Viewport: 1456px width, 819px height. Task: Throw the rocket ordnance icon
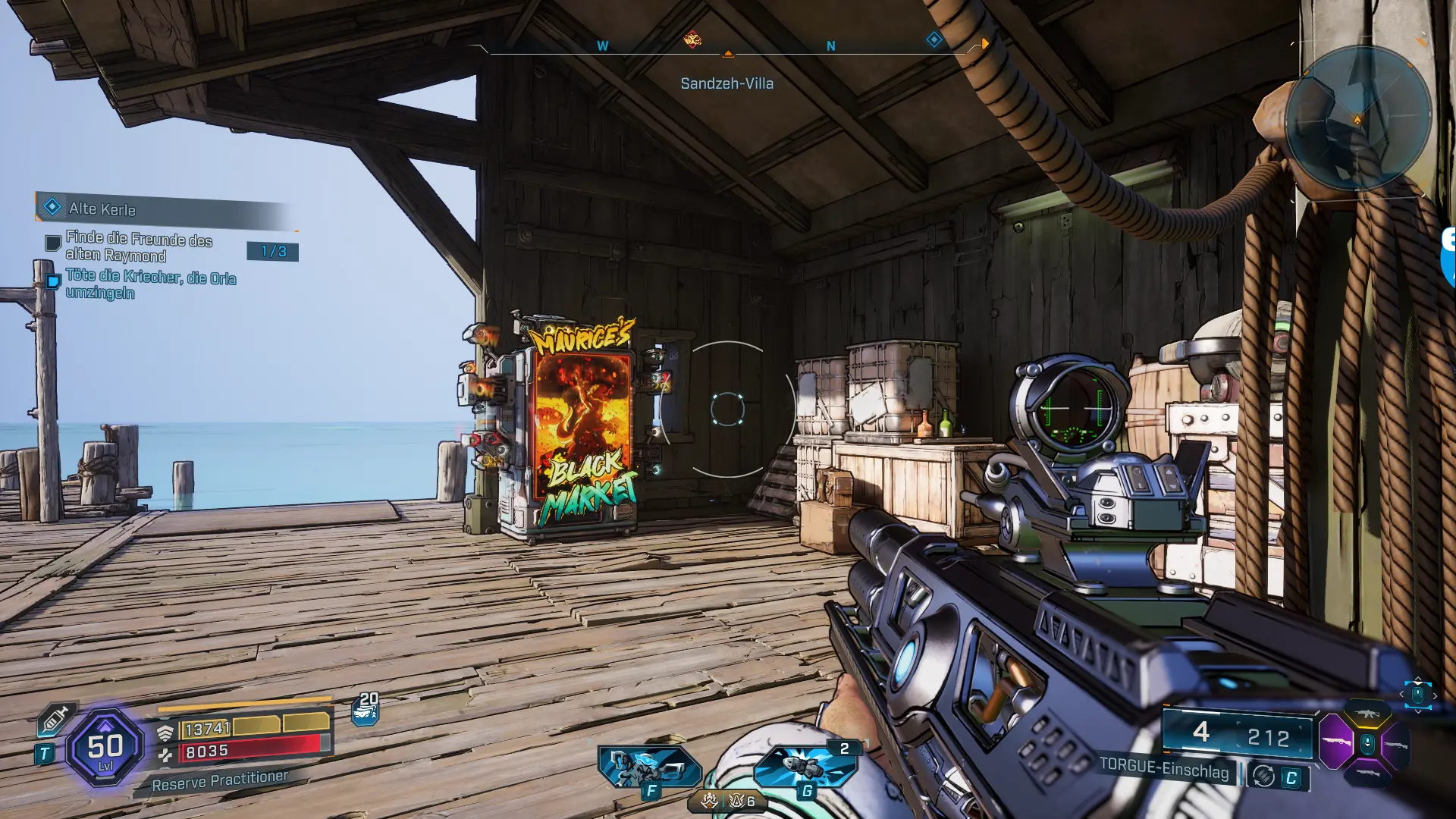(x=805, y=766)
